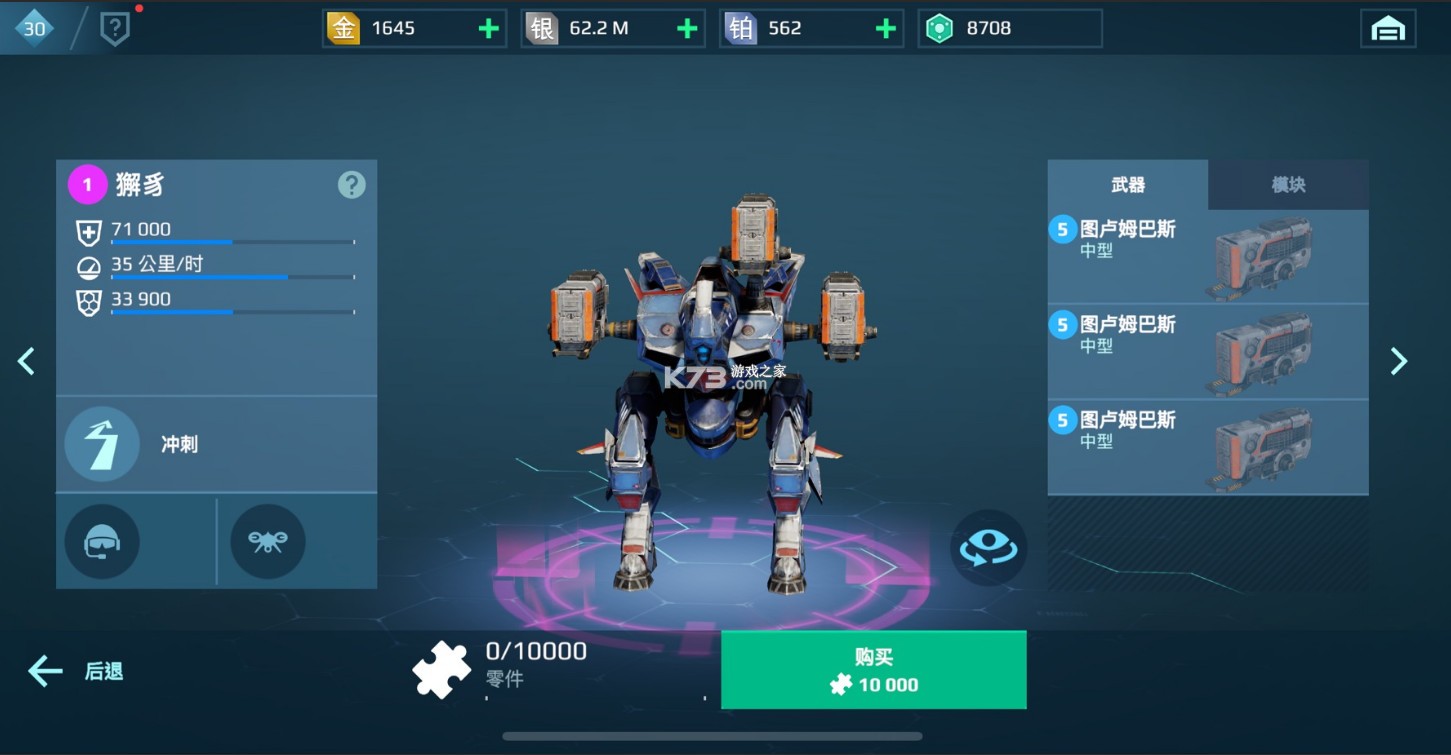
Task: Add more platinum with the plus button
Action: coord(885,29)
